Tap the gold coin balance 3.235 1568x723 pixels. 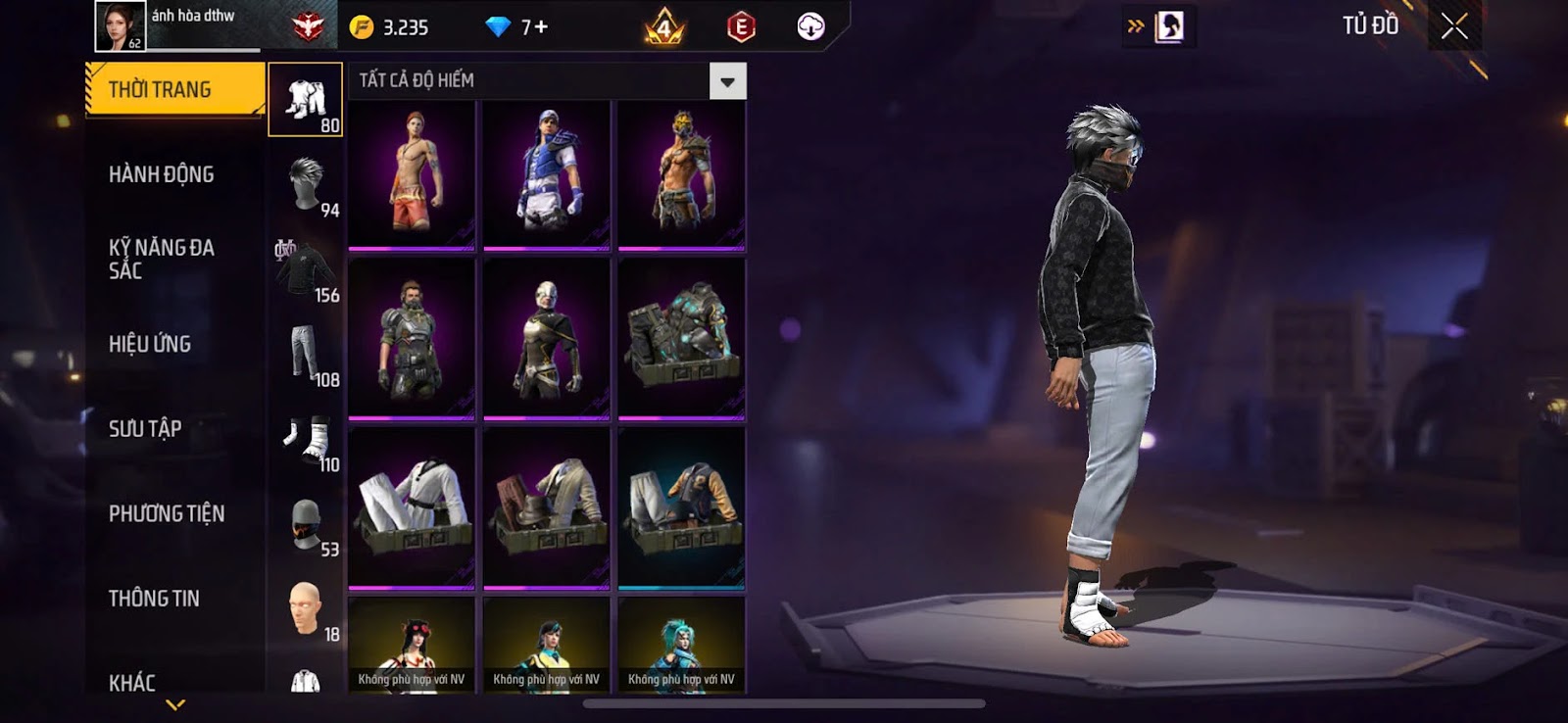tap(391, 27)
